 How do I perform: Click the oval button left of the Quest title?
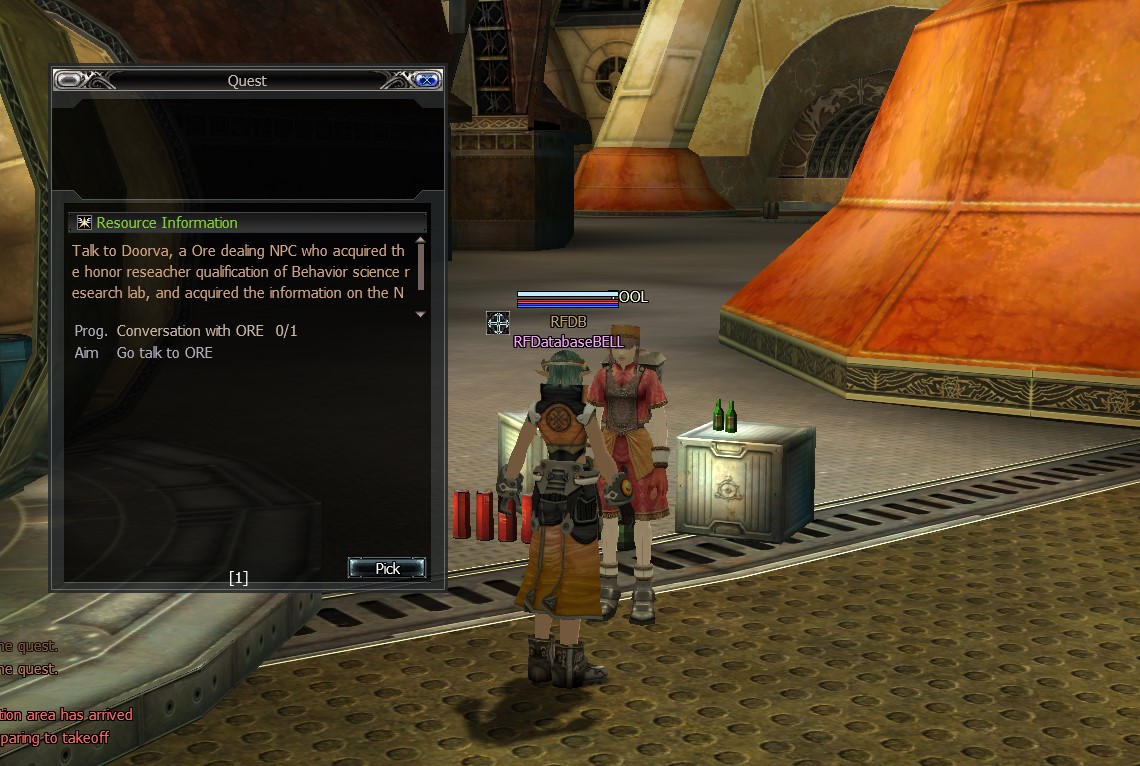(x=69, y=80)
